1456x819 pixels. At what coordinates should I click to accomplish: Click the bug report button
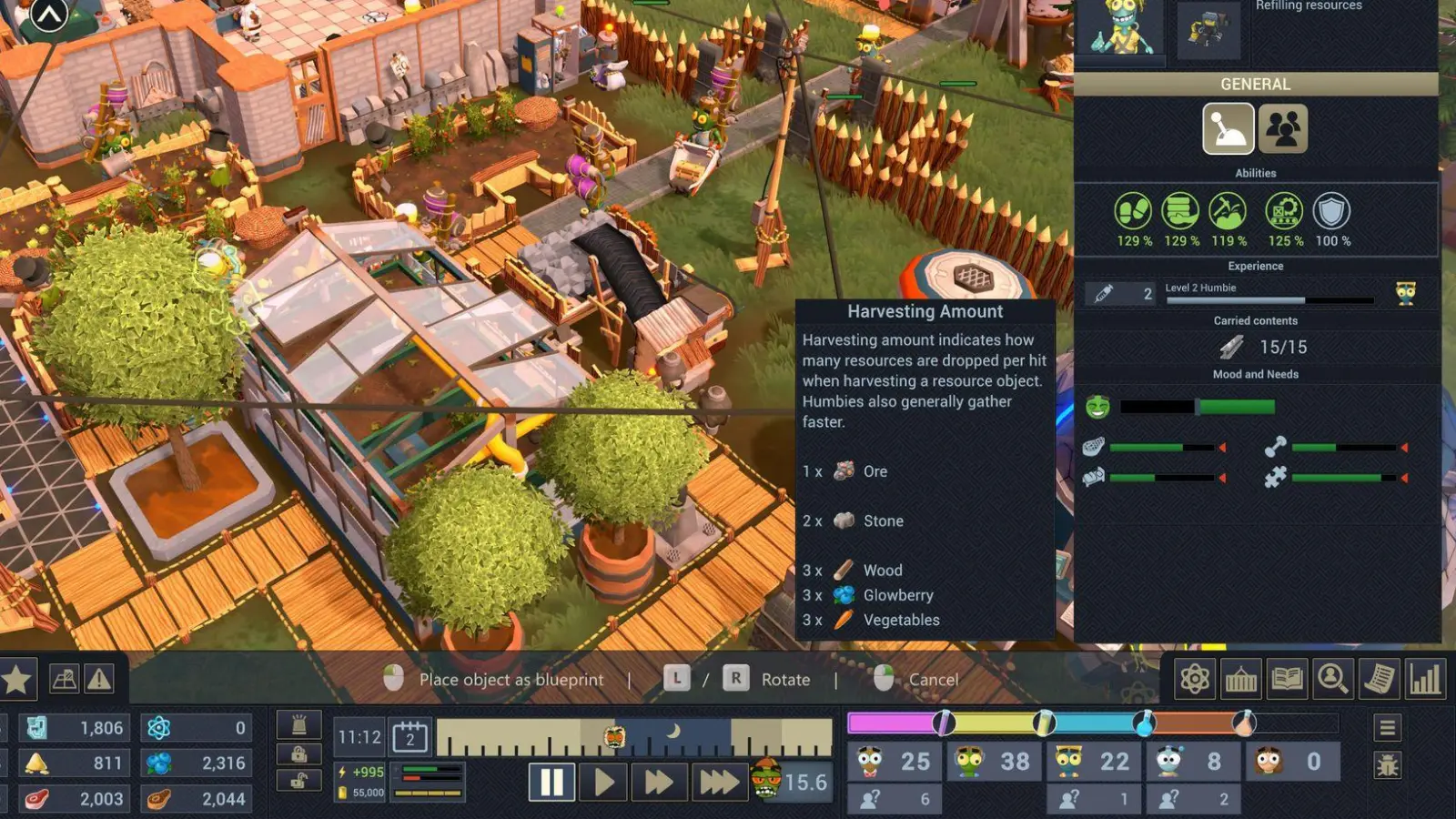(1387, 765)
